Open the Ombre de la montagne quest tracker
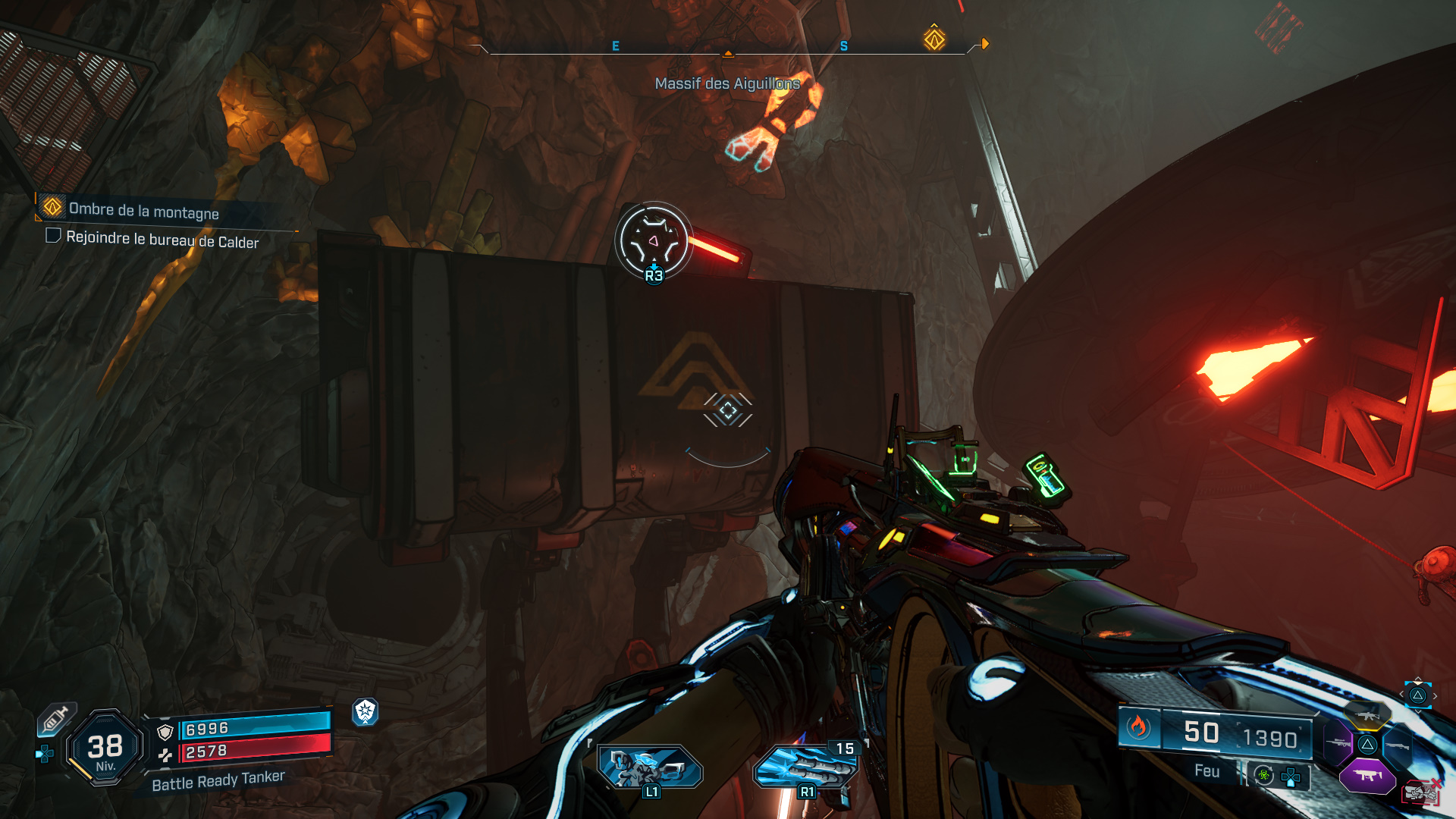The image size is (1456, 819). pyautogui.click(x=143, y=210)
